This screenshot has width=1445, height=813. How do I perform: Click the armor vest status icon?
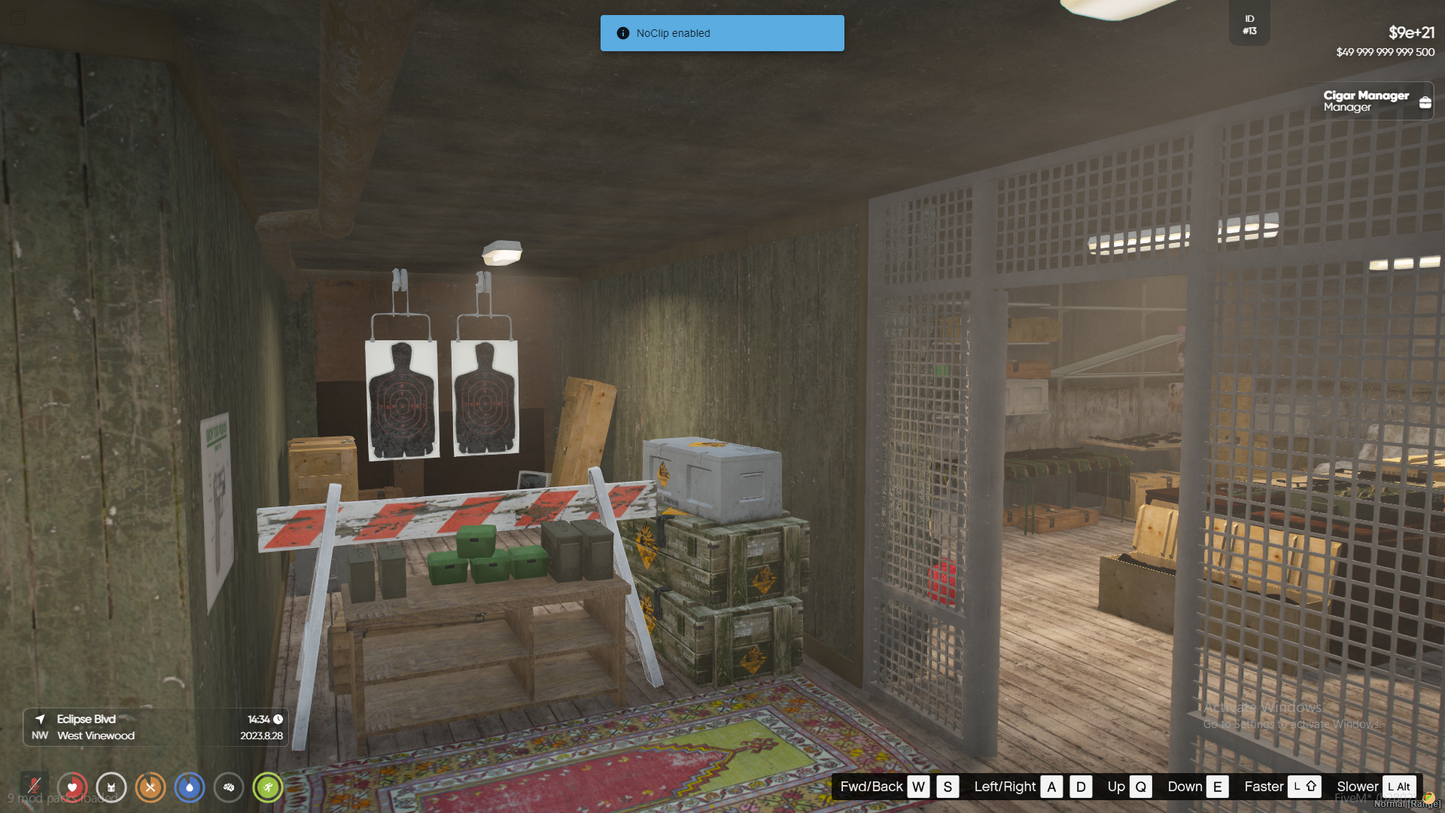111,788
